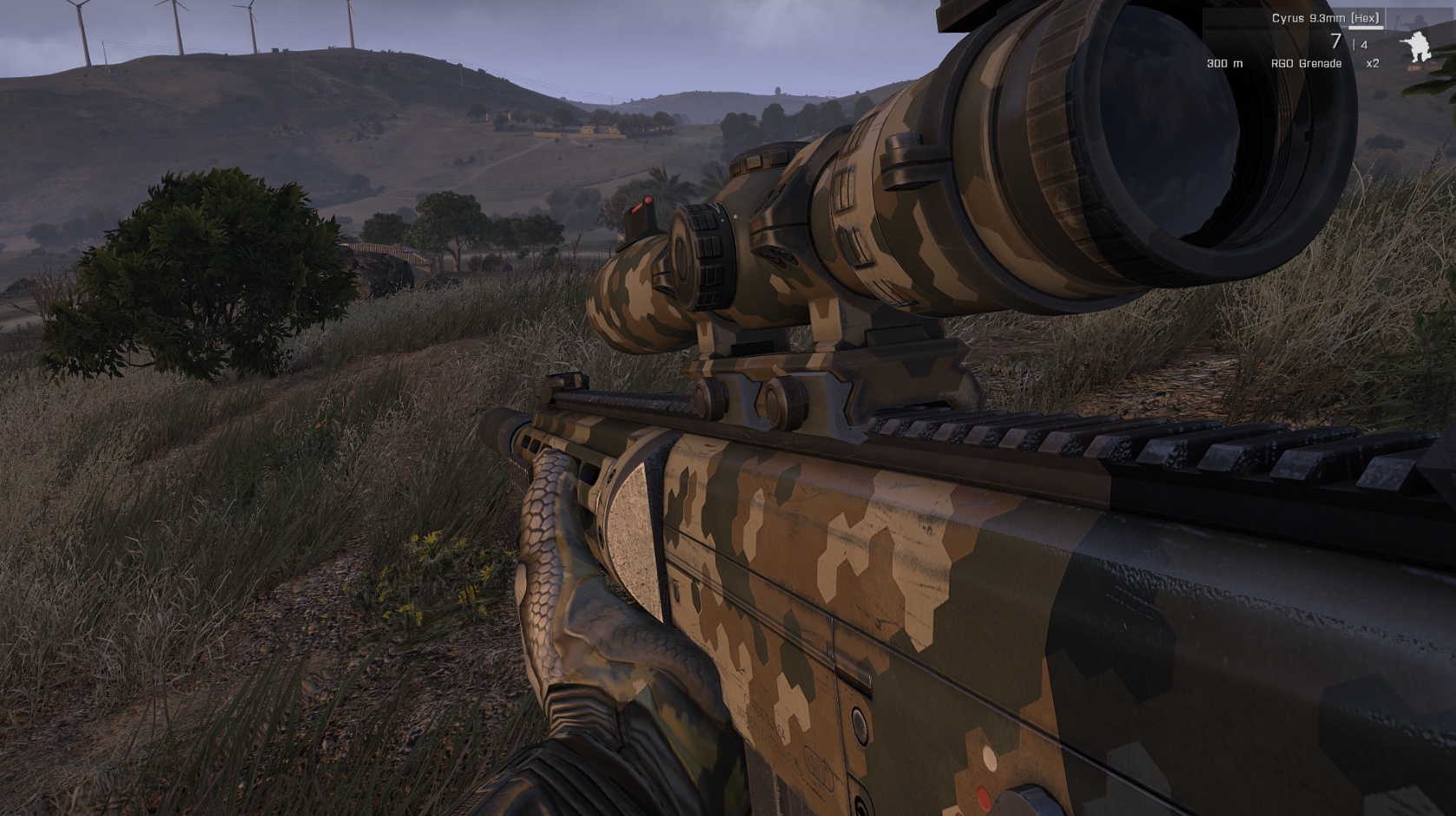Select the RGO Grenade label

(1306, 63)
